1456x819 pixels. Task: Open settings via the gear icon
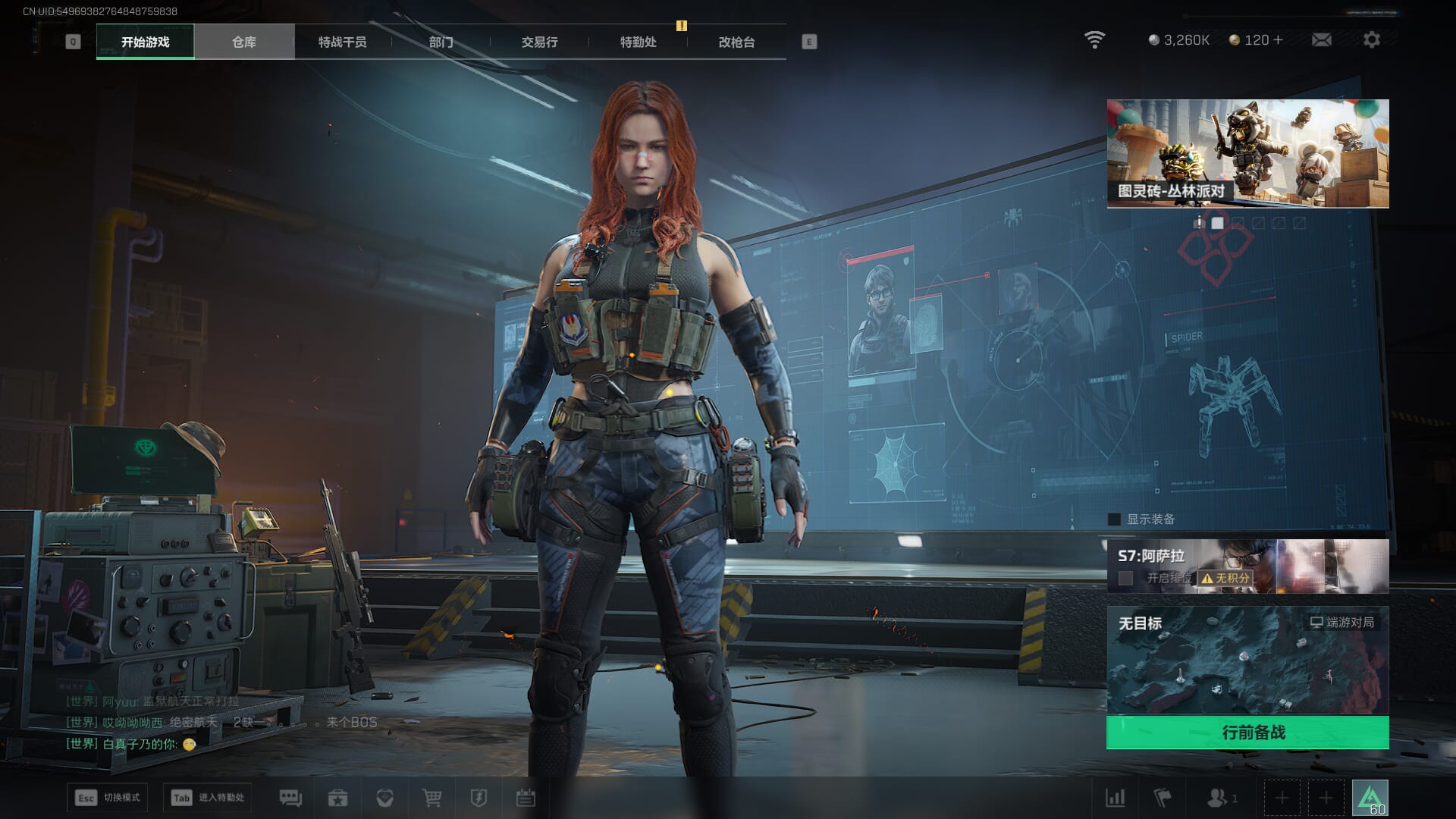[1371, 39]
